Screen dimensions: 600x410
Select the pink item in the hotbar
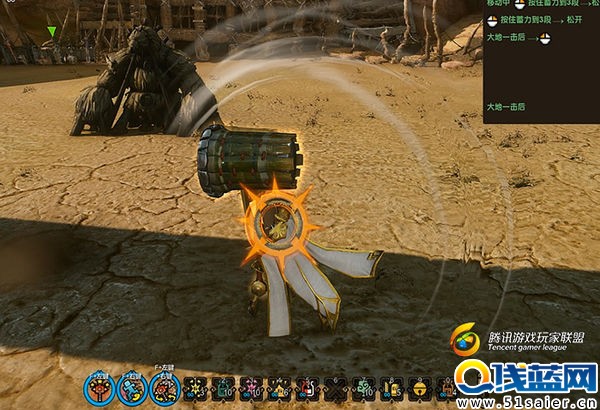pos(250,389)
